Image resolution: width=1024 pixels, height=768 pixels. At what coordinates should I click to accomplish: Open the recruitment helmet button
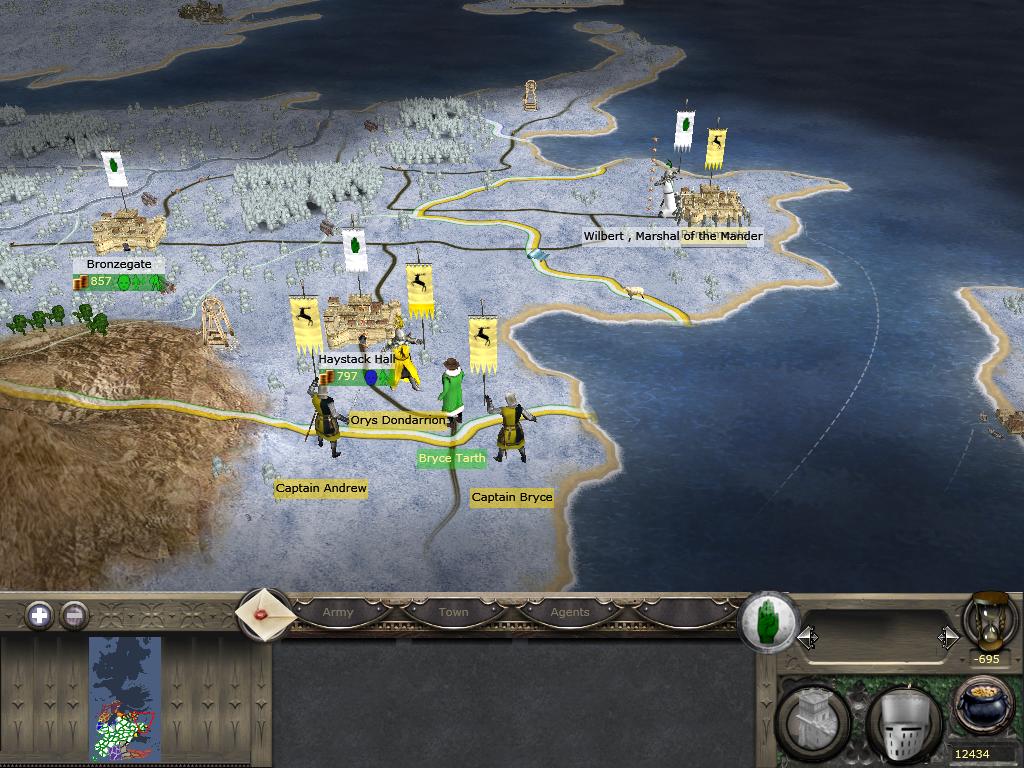click(x=903, y=722)
